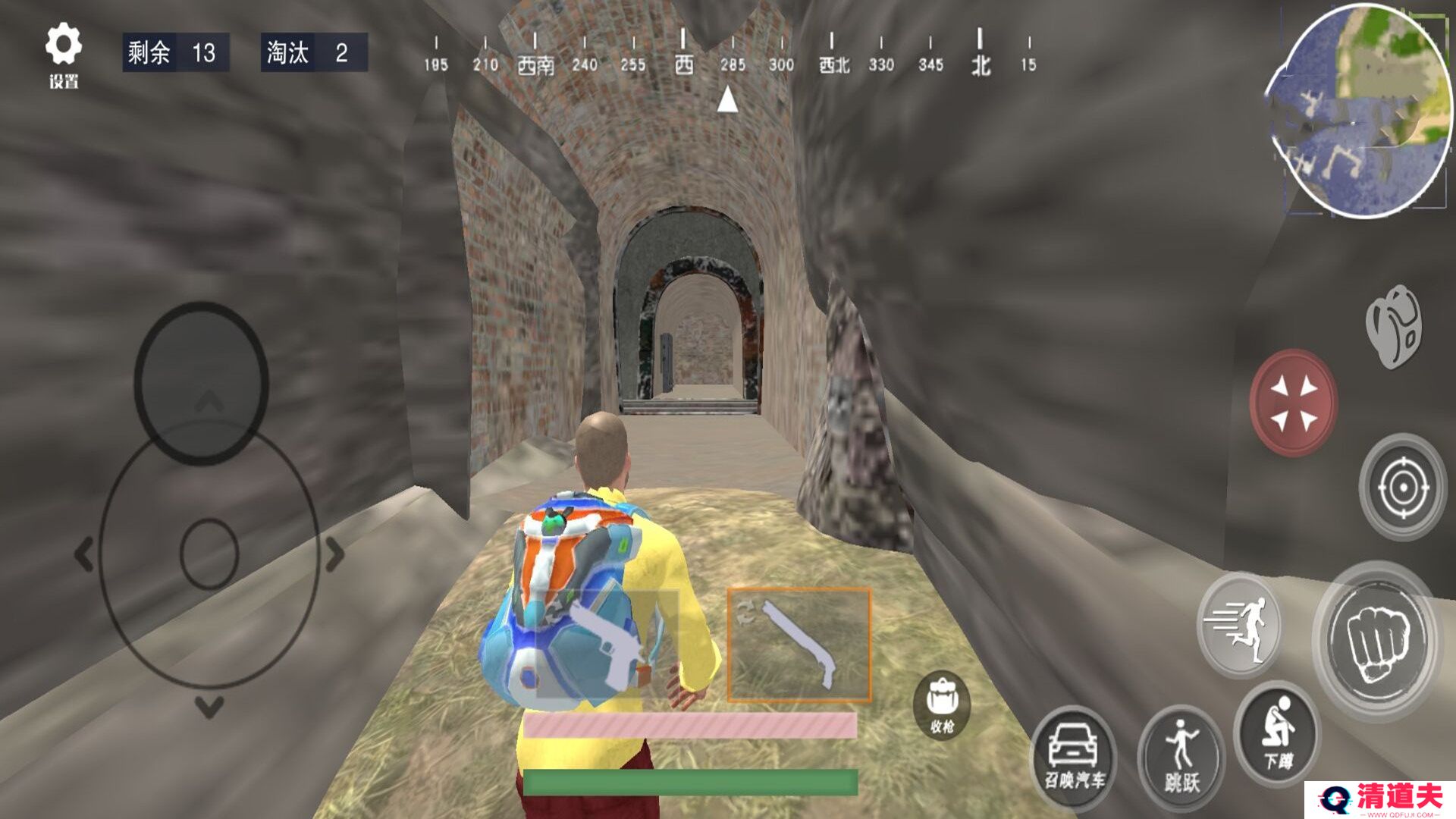
Task: Tap the crosshair aim button
Action: pyautogui.click(x=1402, y=486)
